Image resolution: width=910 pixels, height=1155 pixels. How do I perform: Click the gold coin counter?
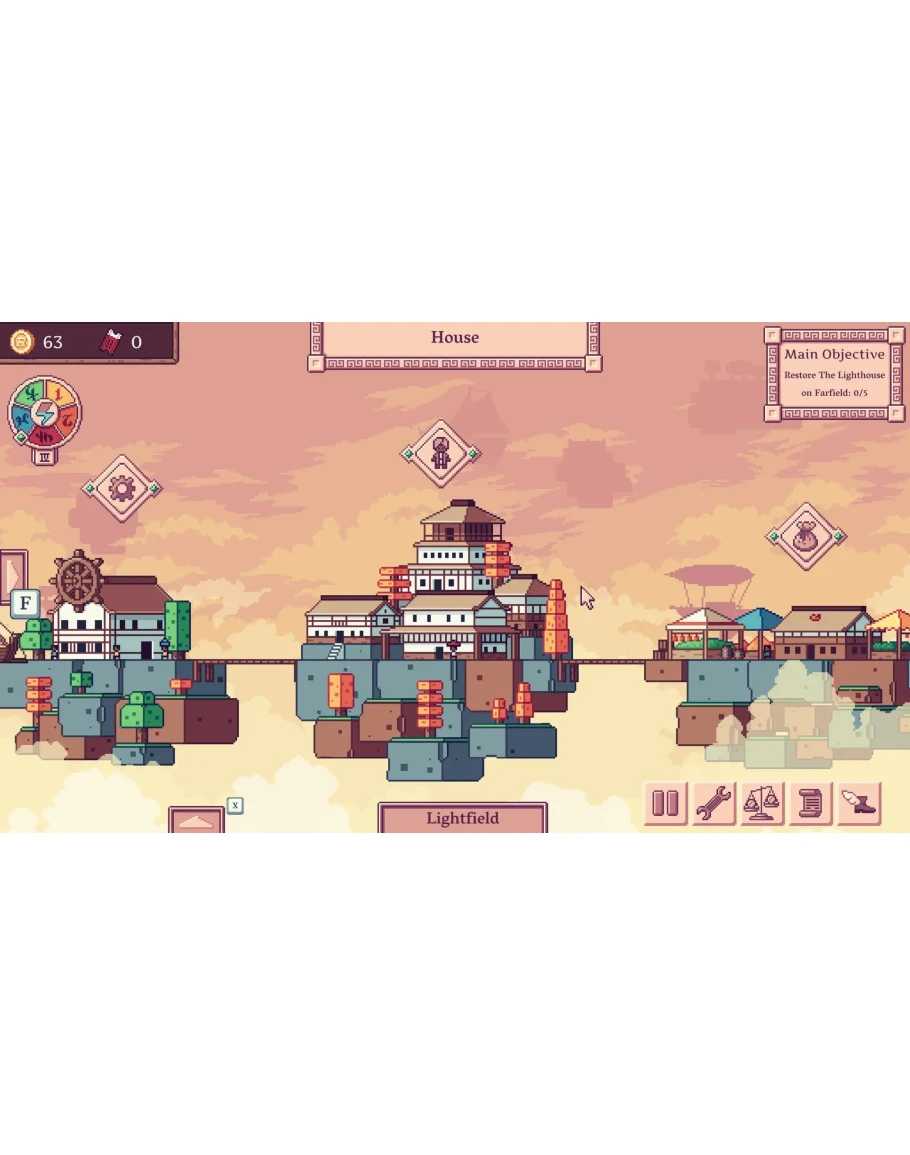(x=22, y=342)
